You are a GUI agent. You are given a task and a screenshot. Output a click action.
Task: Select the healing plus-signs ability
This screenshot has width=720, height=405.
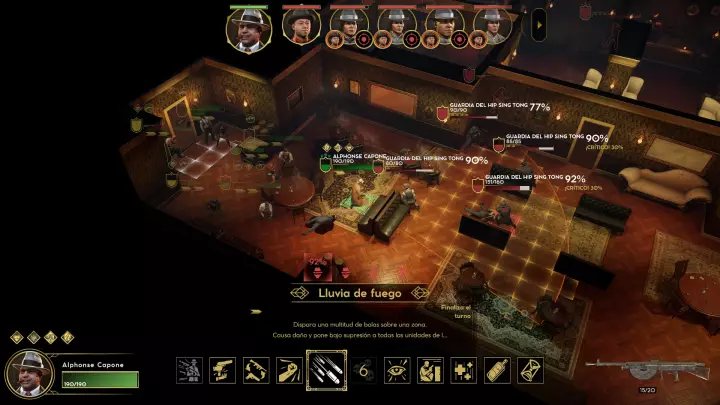tap(465, 370)
